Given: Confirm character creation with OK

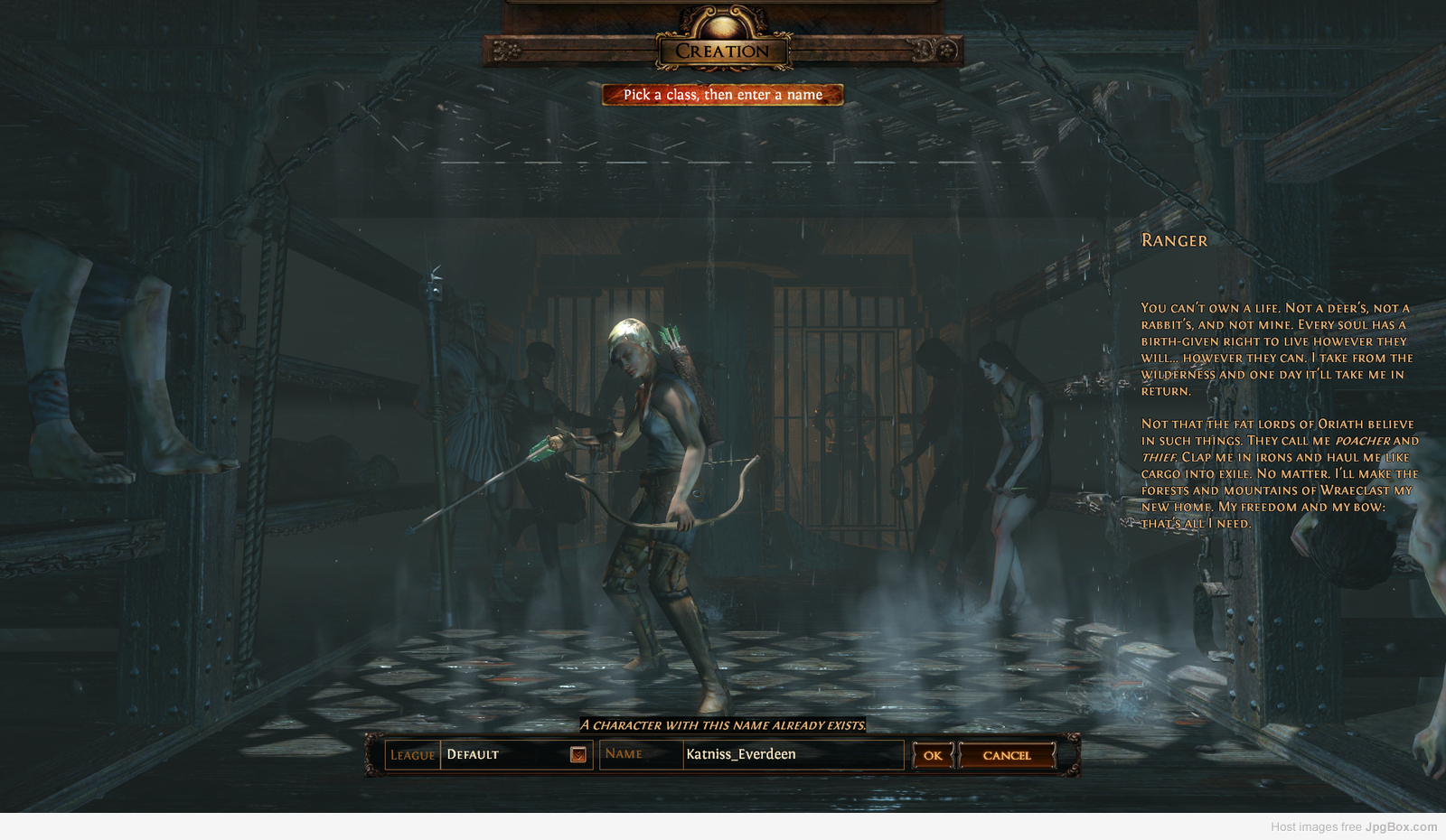Looking at the screenshot, I should [x=933, y=755].
